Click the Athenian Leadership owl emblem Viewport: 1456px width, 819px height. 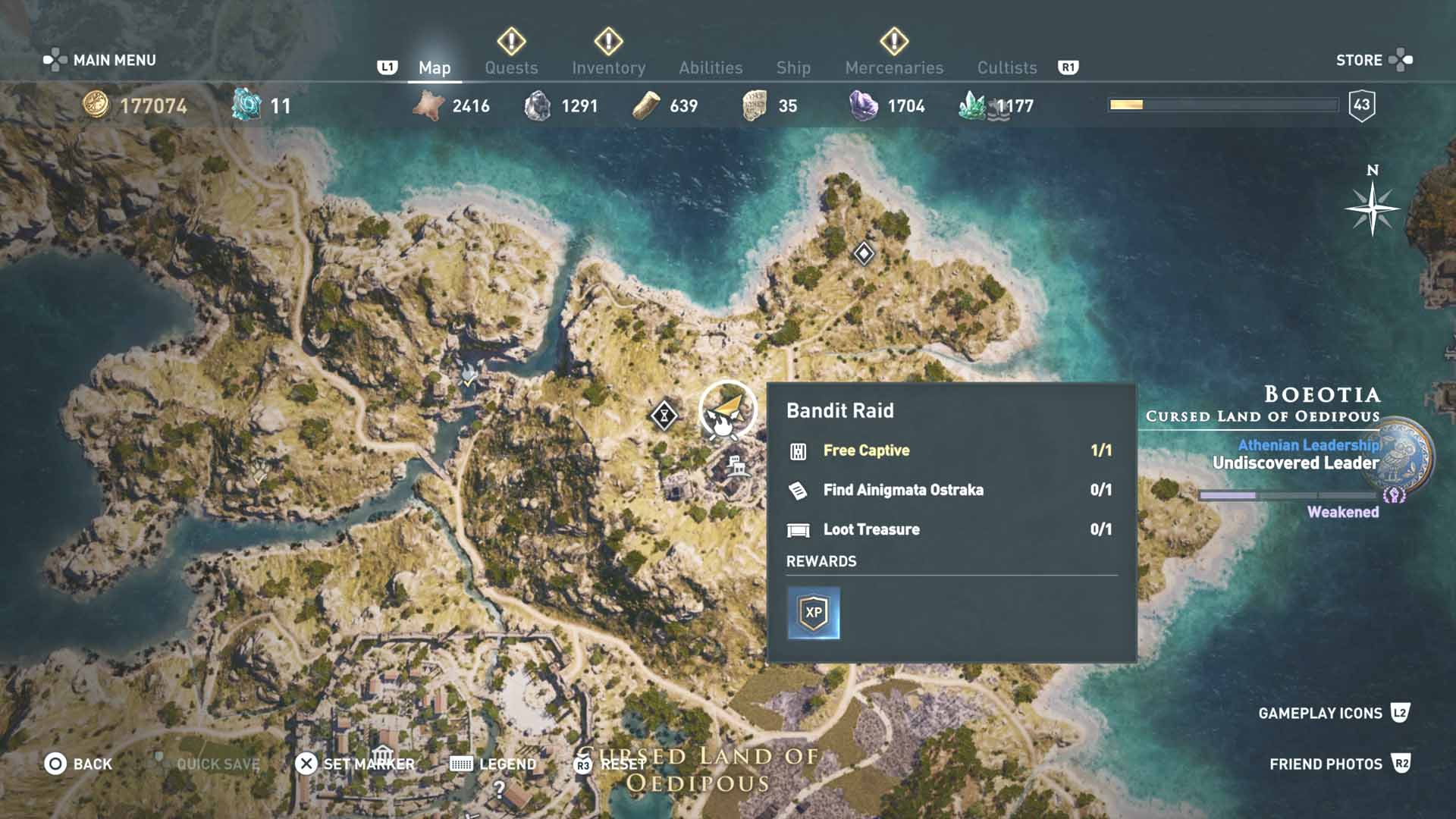tap(1404, 454)
